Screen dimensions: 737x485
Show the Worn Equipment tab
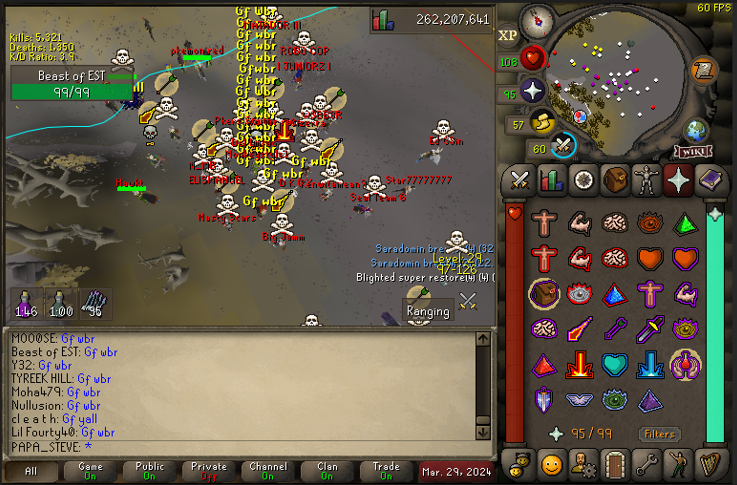(x=646, y=180)
